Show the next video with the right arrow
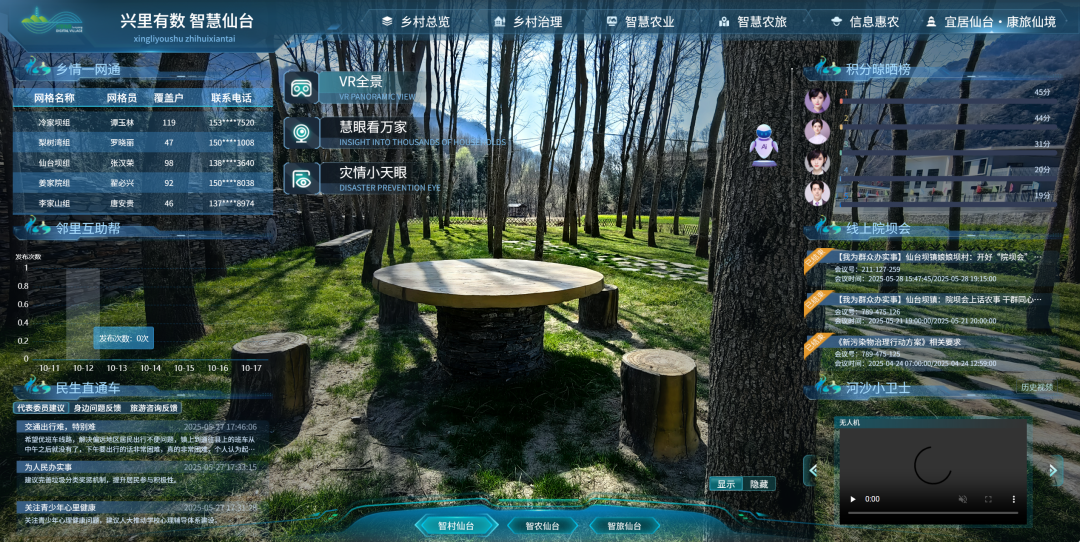The image size is (1080, 542). [1053, 470]
